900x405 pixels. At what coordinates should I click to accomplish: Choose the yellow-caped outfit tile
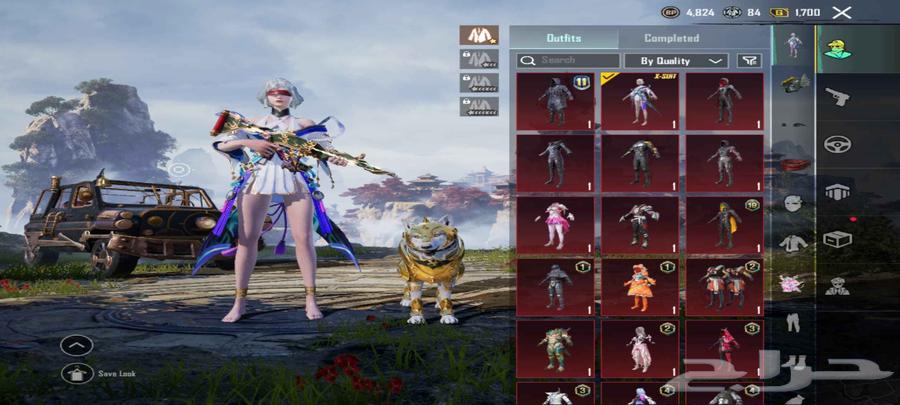(723, 224)
